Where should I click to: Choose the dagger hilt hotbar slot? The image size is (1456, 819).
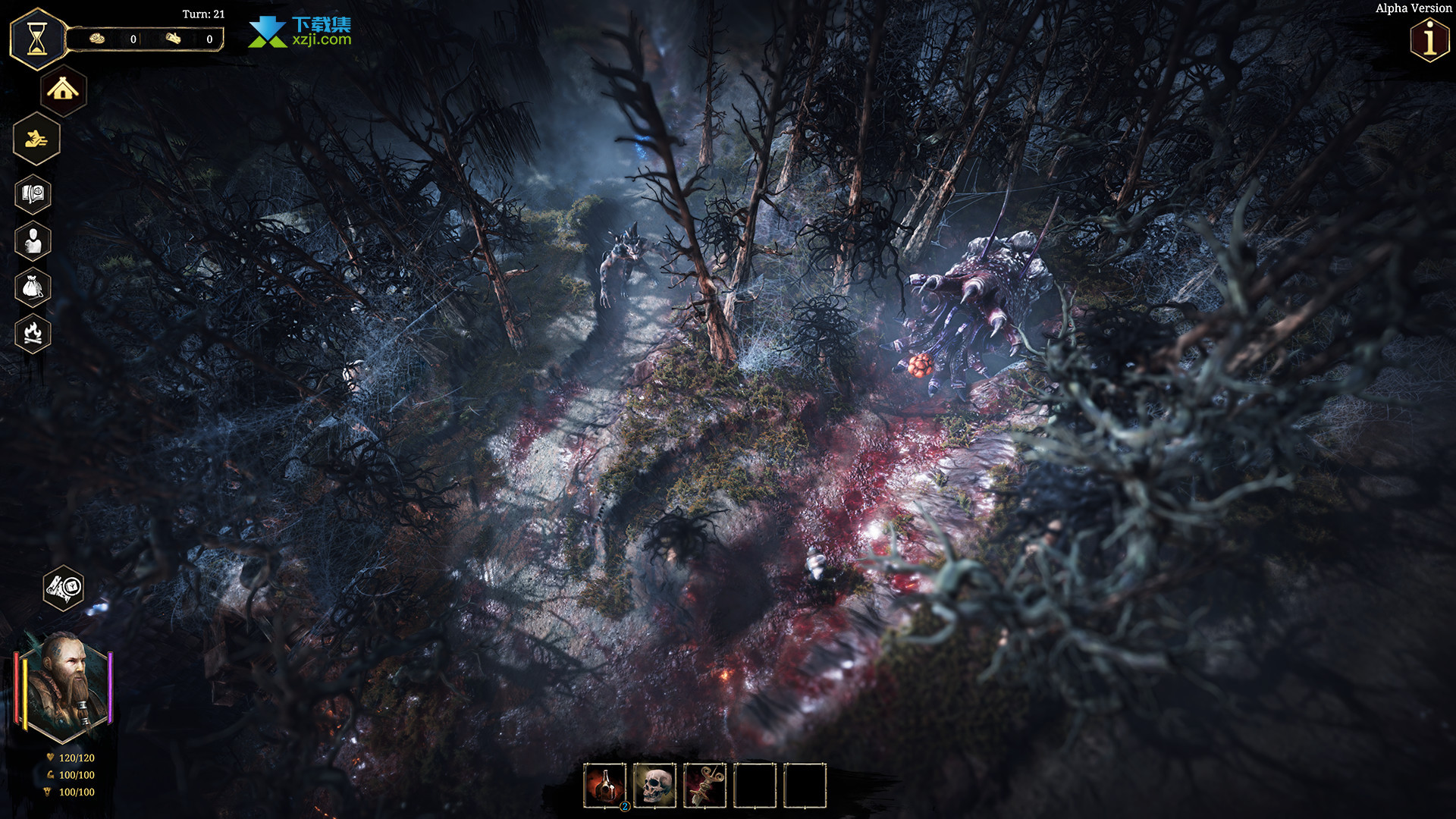[705, 786]
